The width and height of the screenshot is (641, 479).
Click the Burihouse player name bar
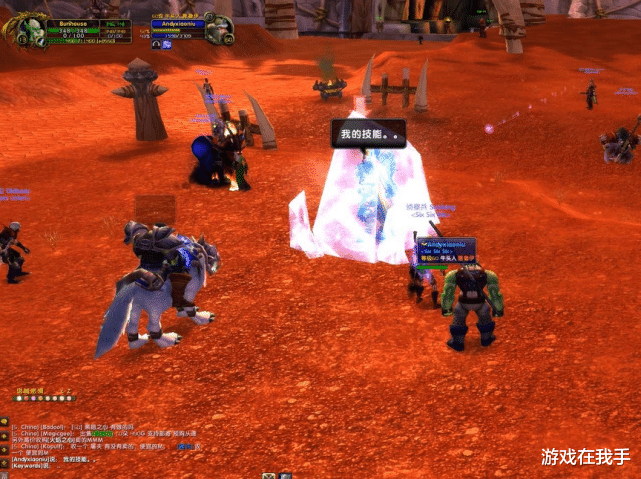tap(73, 20)
